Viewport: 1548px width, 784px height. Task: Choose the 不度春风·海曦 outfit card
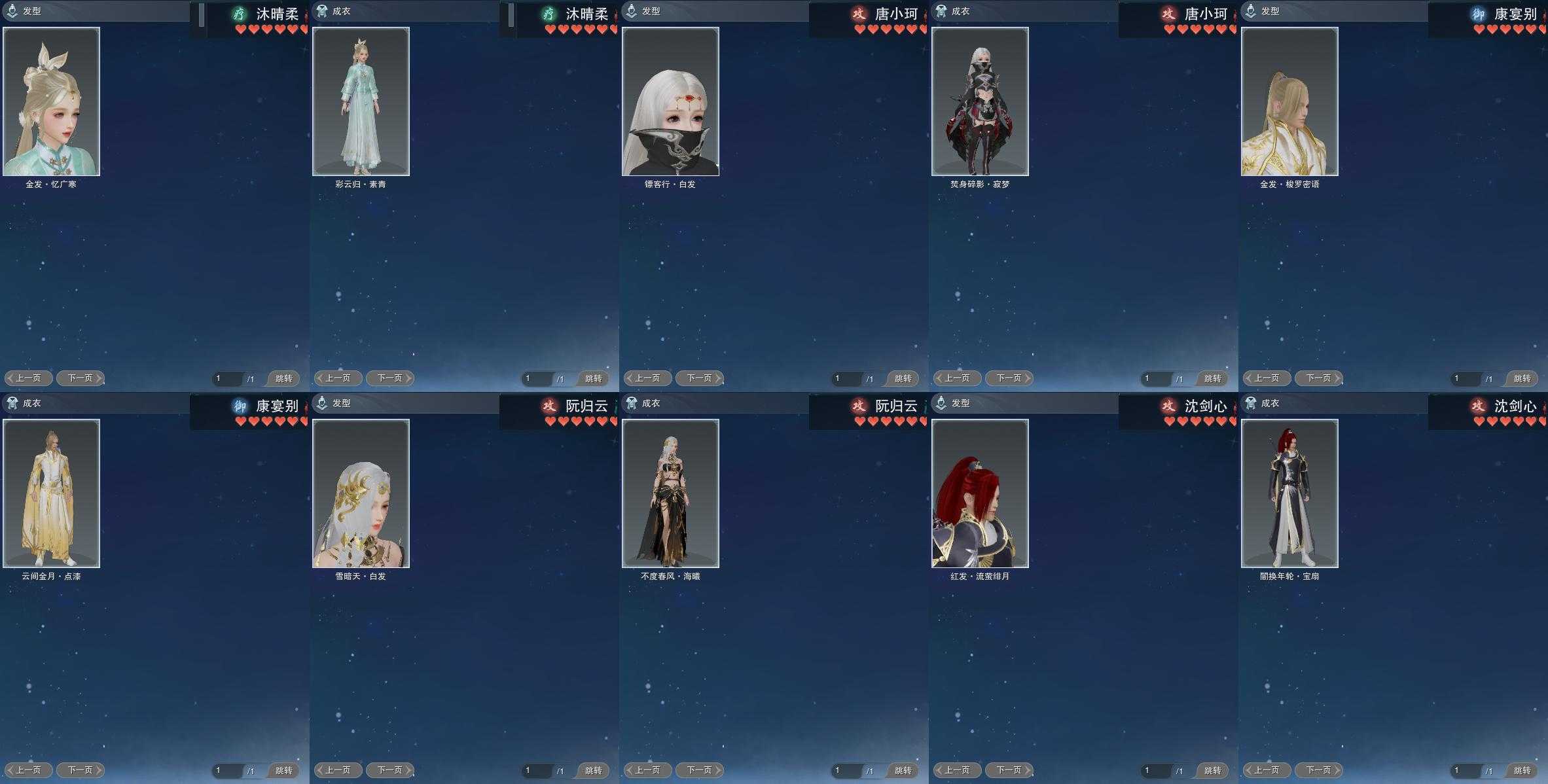pos(670,493)
